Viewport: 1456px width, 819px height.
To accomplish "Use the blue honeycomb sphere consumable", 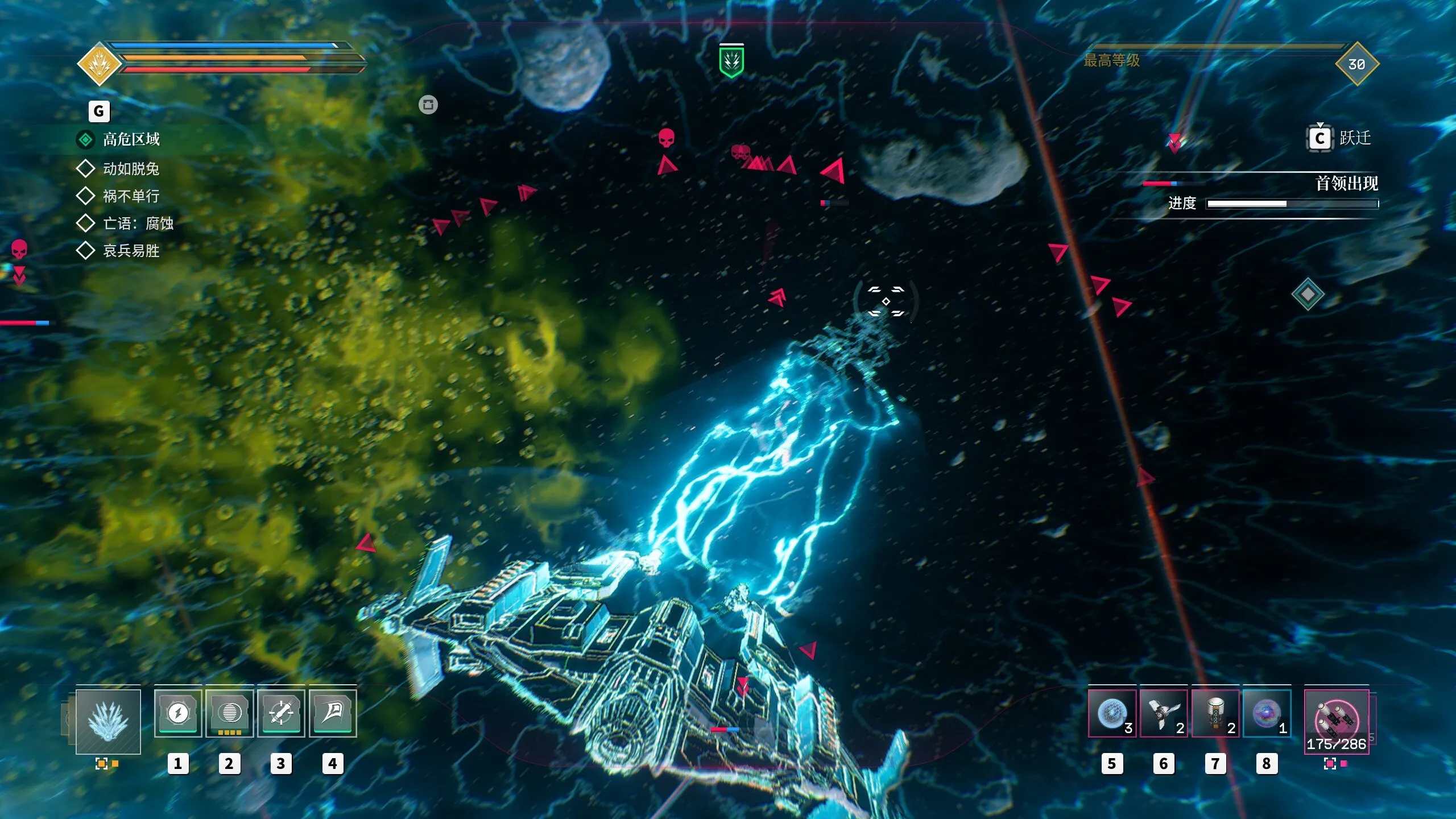I will (1112, 714).
